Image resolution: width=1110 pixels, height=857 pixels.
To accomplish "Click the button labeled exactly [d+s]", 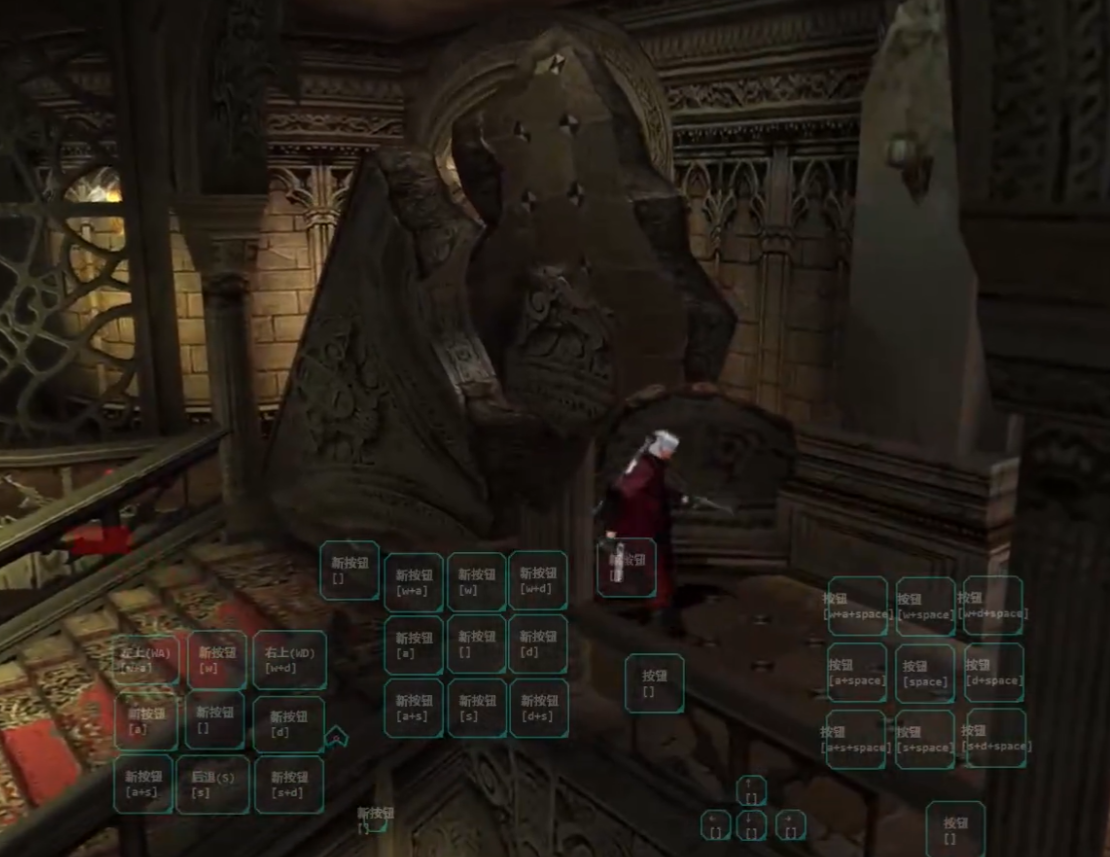I will point(538,708).
